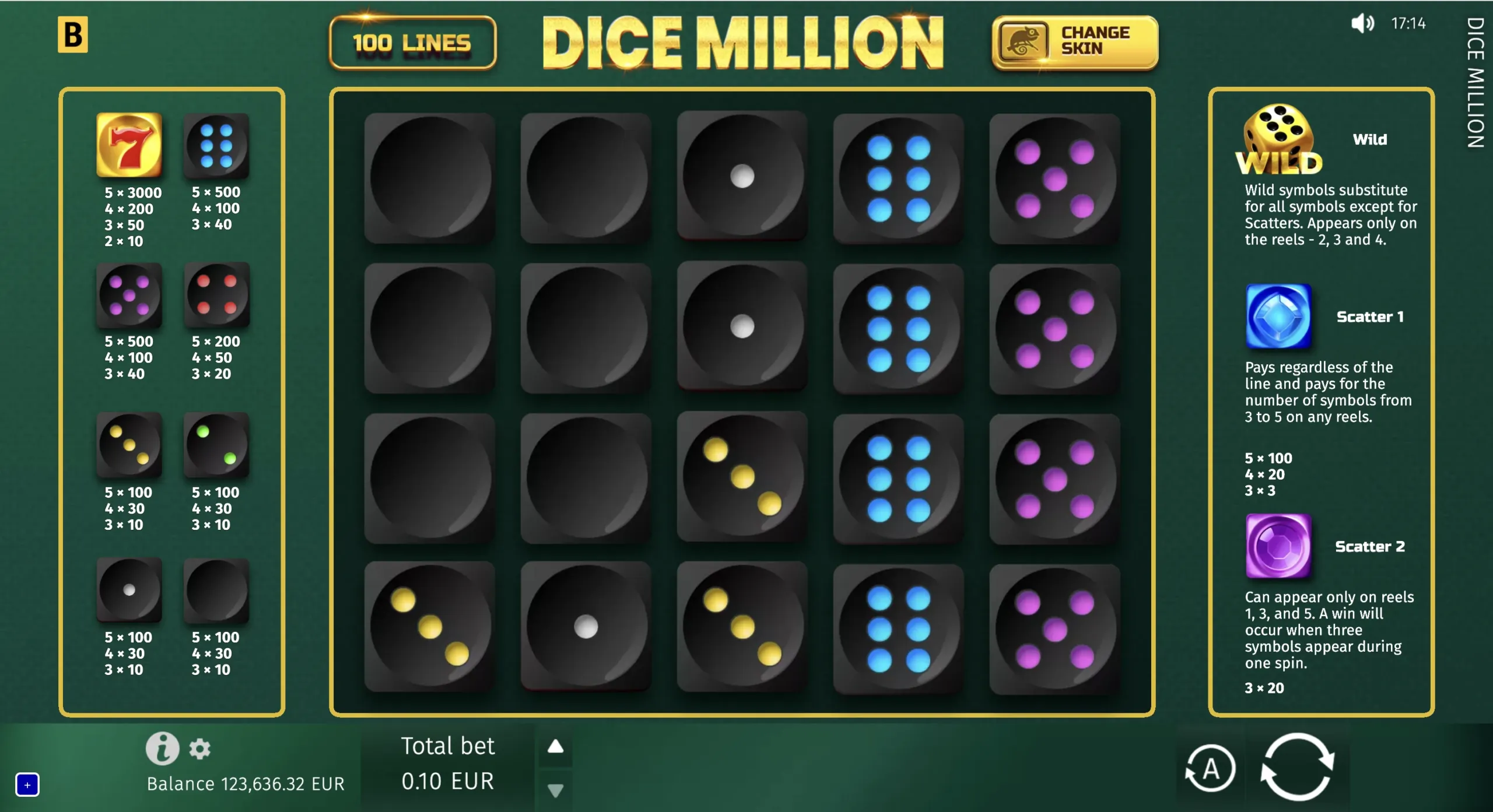The width and height of the screenshot is (1493, 812).
Task: Open the game info screen
Action: click(x=164, y=749)
